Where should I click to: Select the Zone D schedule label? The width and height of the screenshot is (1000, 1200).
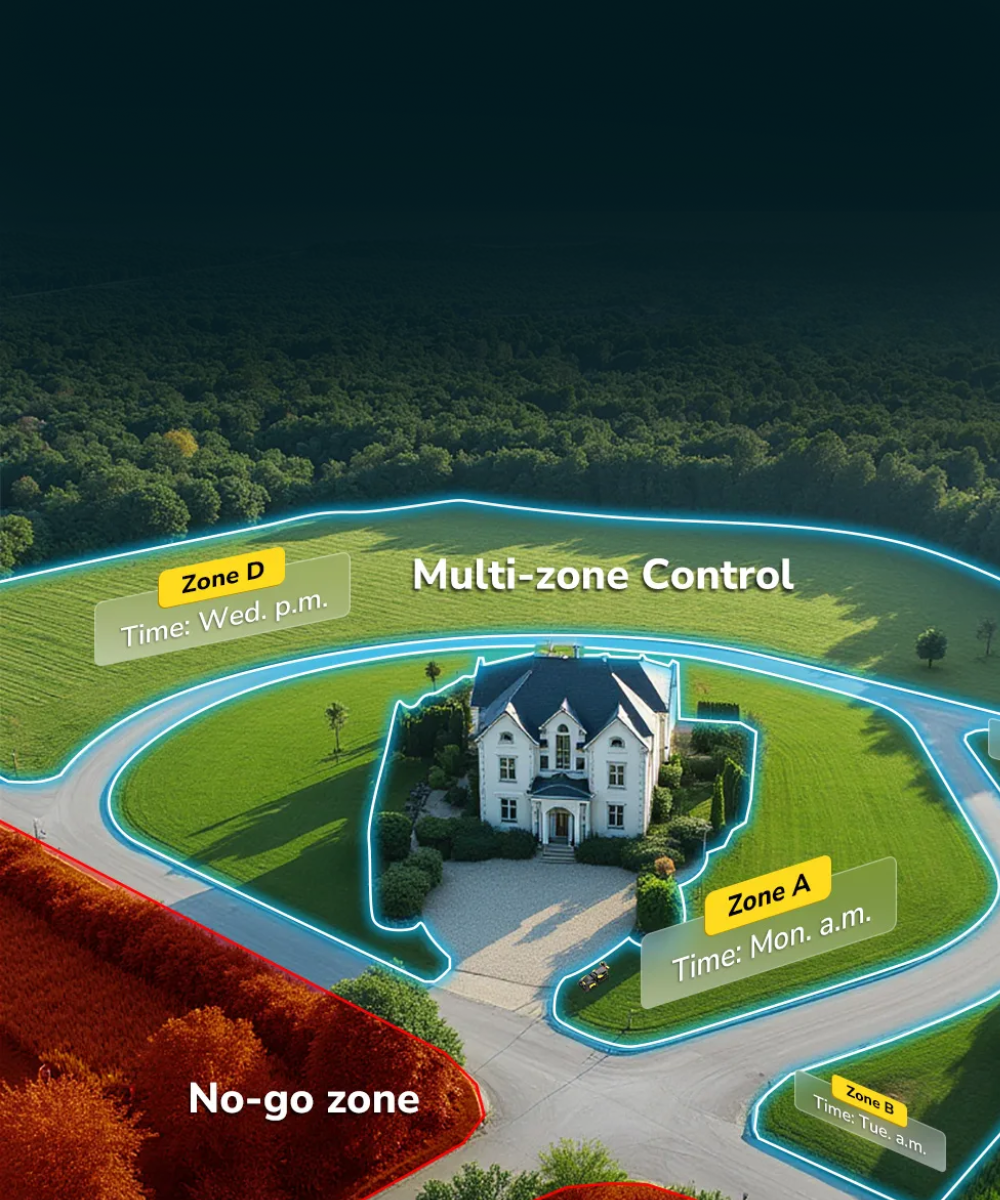pos(222,607)
